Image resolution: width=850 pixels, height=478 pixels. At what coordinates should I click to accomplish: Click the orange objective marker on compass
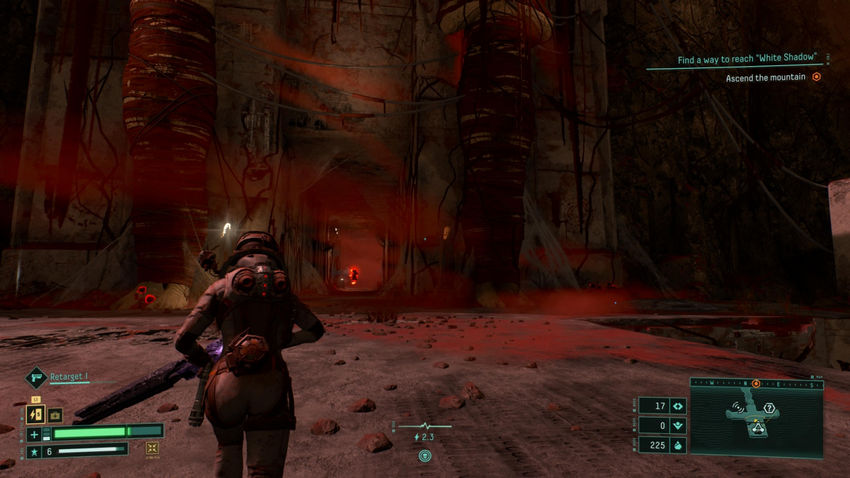(756, 384)
